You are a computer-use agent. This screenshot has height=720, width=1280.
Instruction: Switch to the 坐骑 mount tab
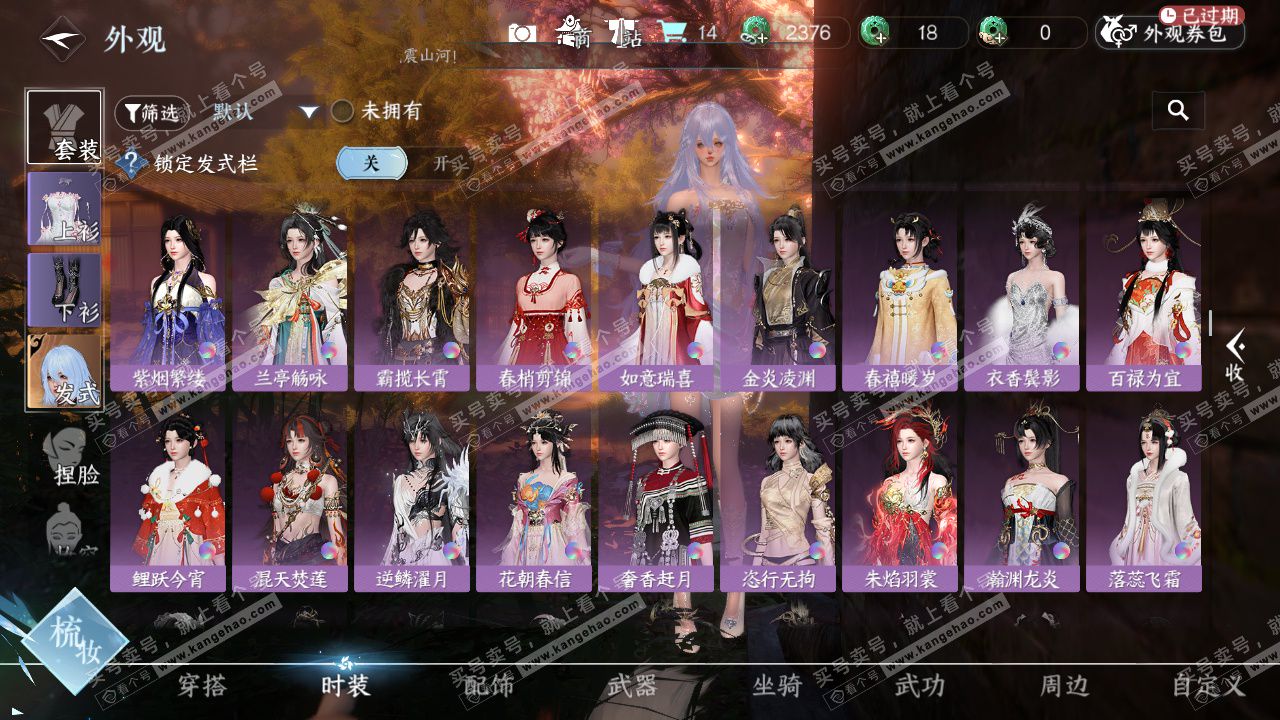[777, 686]
